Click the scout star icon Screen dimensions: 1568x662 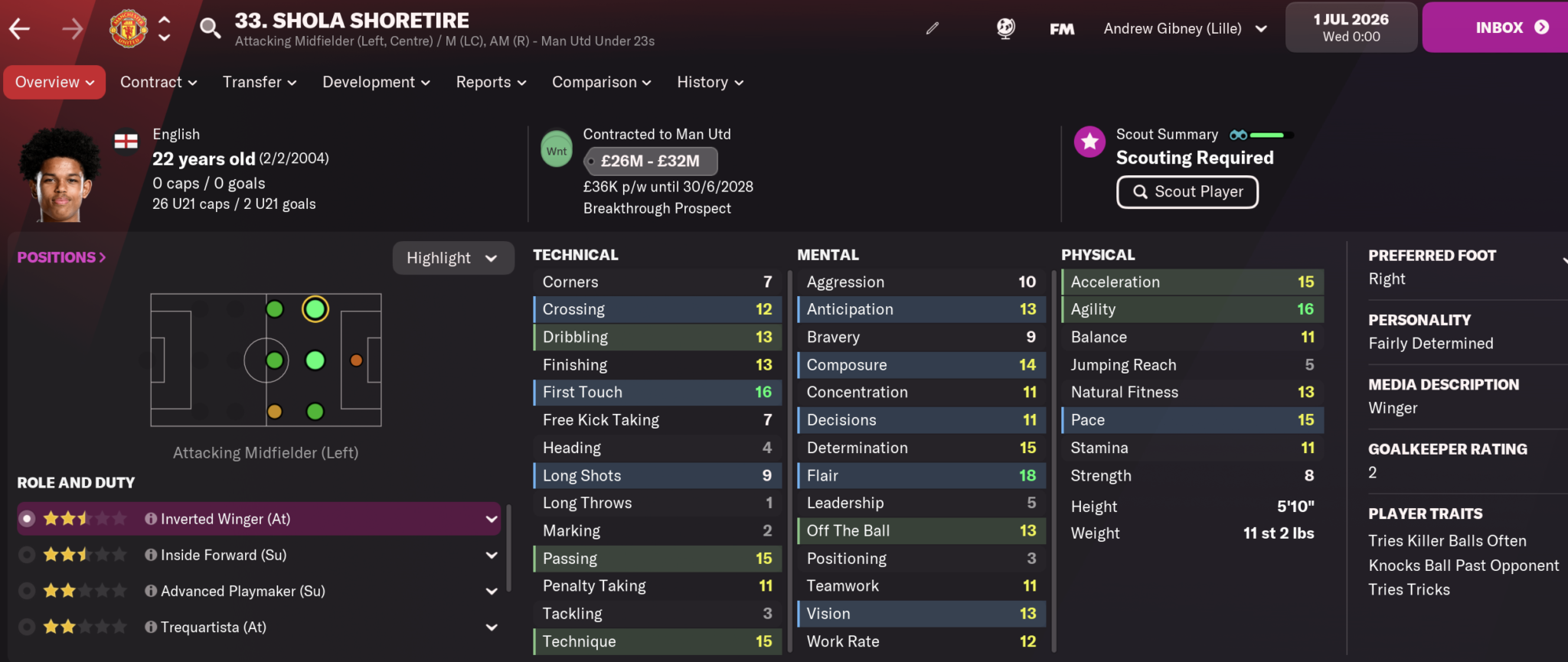pyautogui.click(x=1089, y=142)
